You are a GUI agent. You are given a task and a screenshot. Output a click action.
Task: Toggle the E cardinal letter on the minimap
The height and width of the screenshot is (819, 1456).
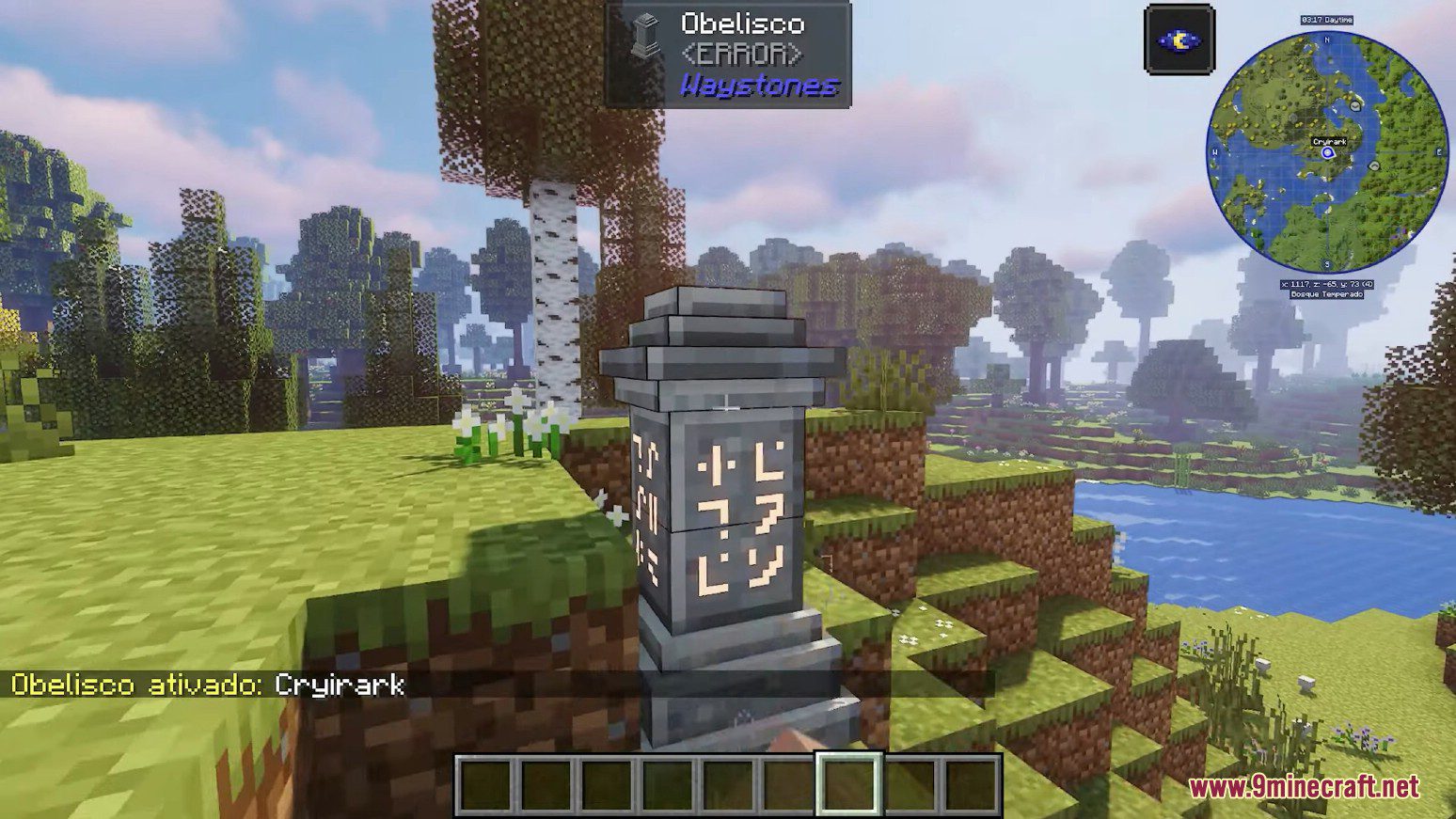[x=1440, y=150]
